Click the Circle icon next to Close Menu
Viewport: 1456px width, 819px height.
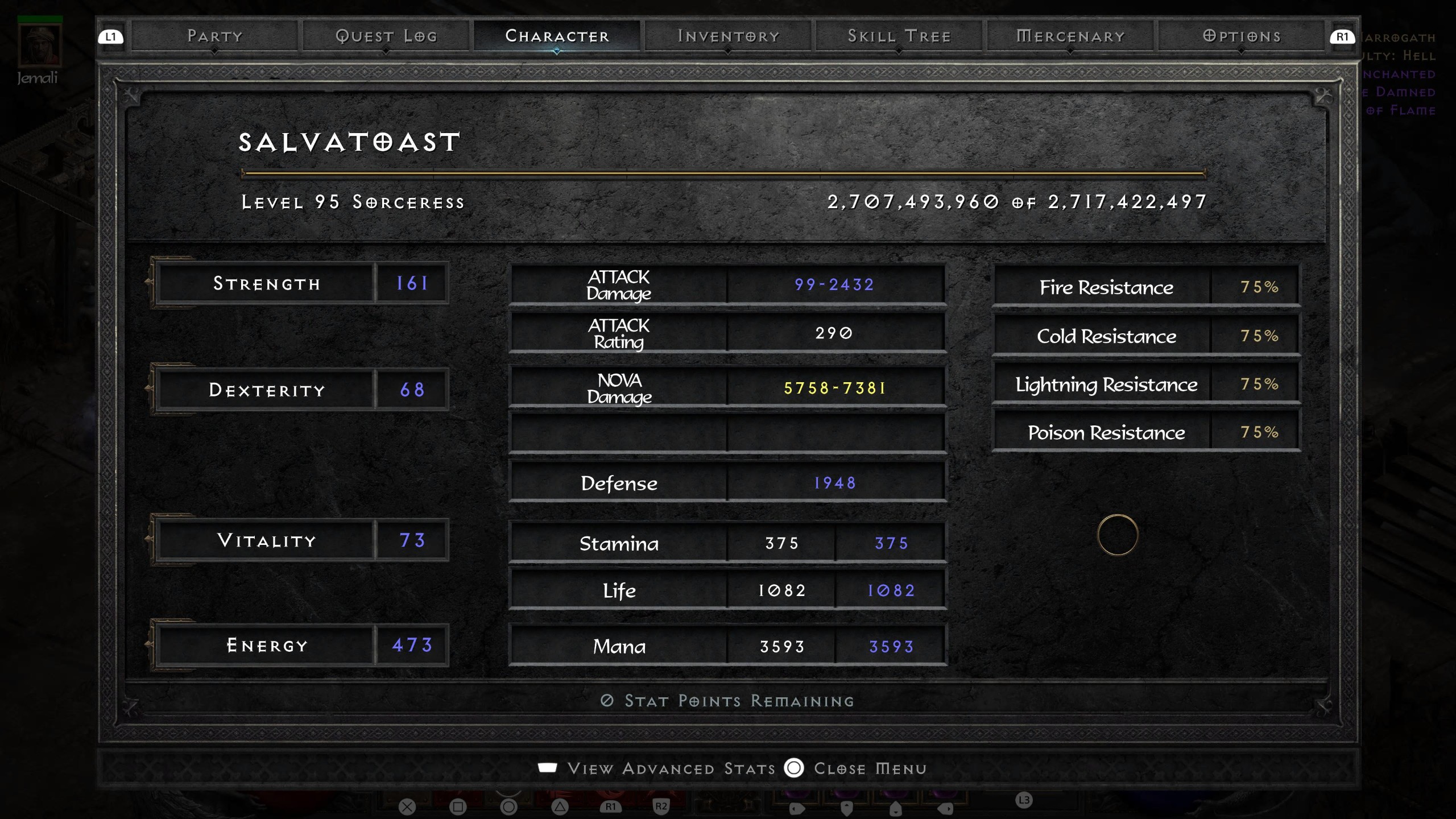795,768
